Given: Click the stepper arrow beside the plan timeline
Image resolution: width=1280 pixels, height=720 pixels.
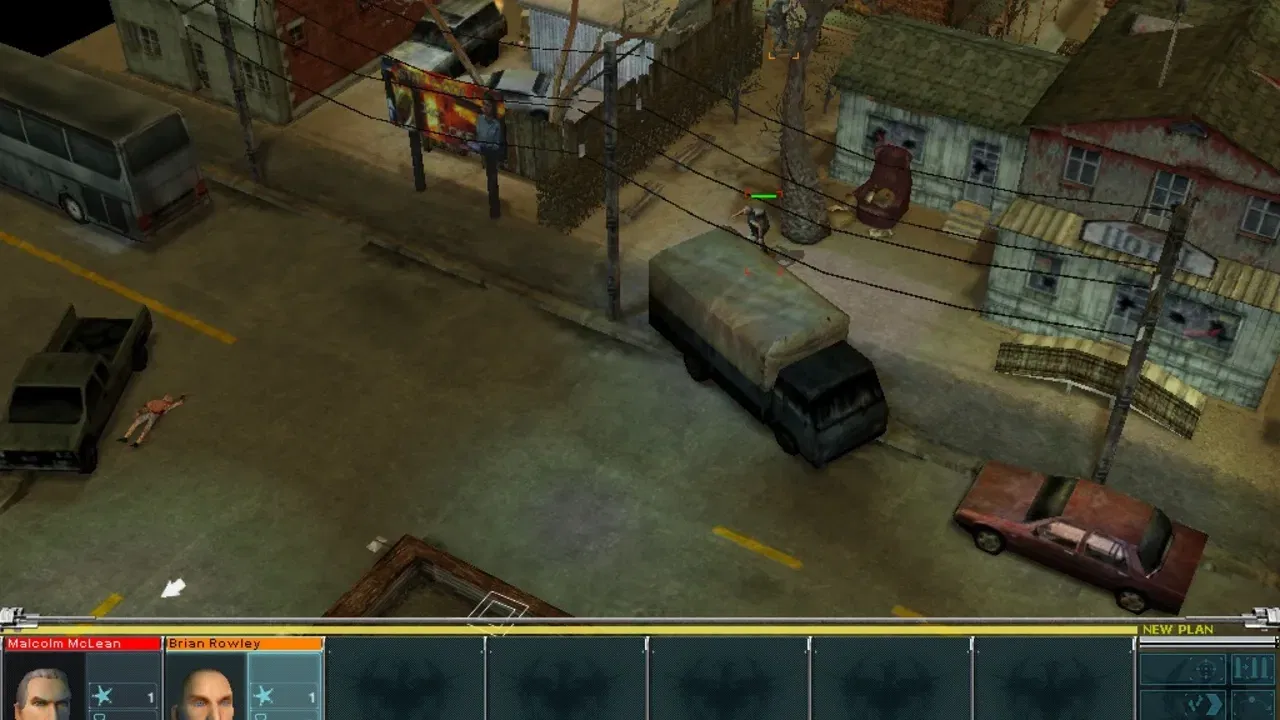Looking at the screenshot, I should pyautogui.click(x=1276, y=640).
